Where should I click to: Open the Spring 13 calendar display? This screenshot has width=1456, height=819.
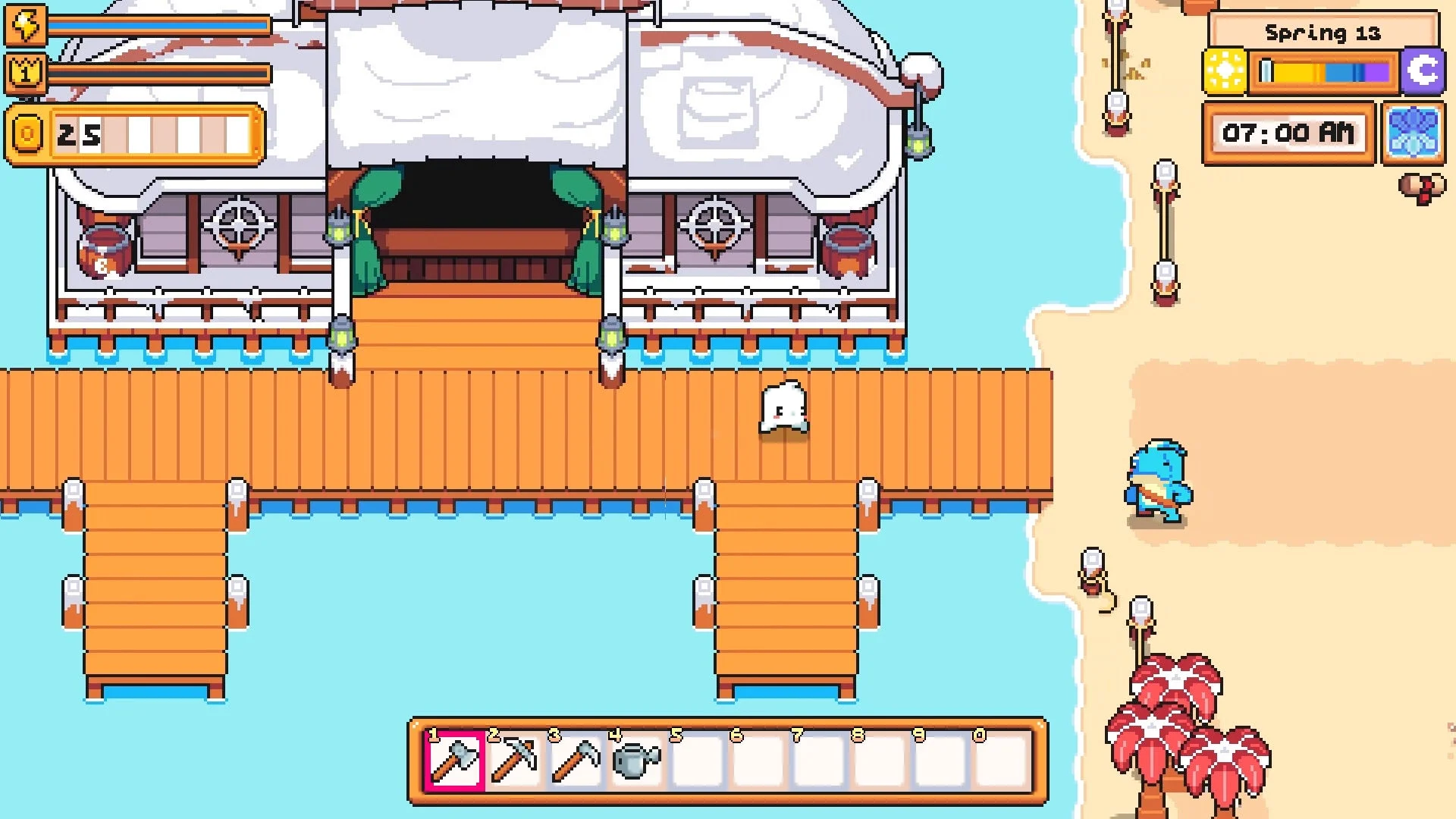[1324, 32]
